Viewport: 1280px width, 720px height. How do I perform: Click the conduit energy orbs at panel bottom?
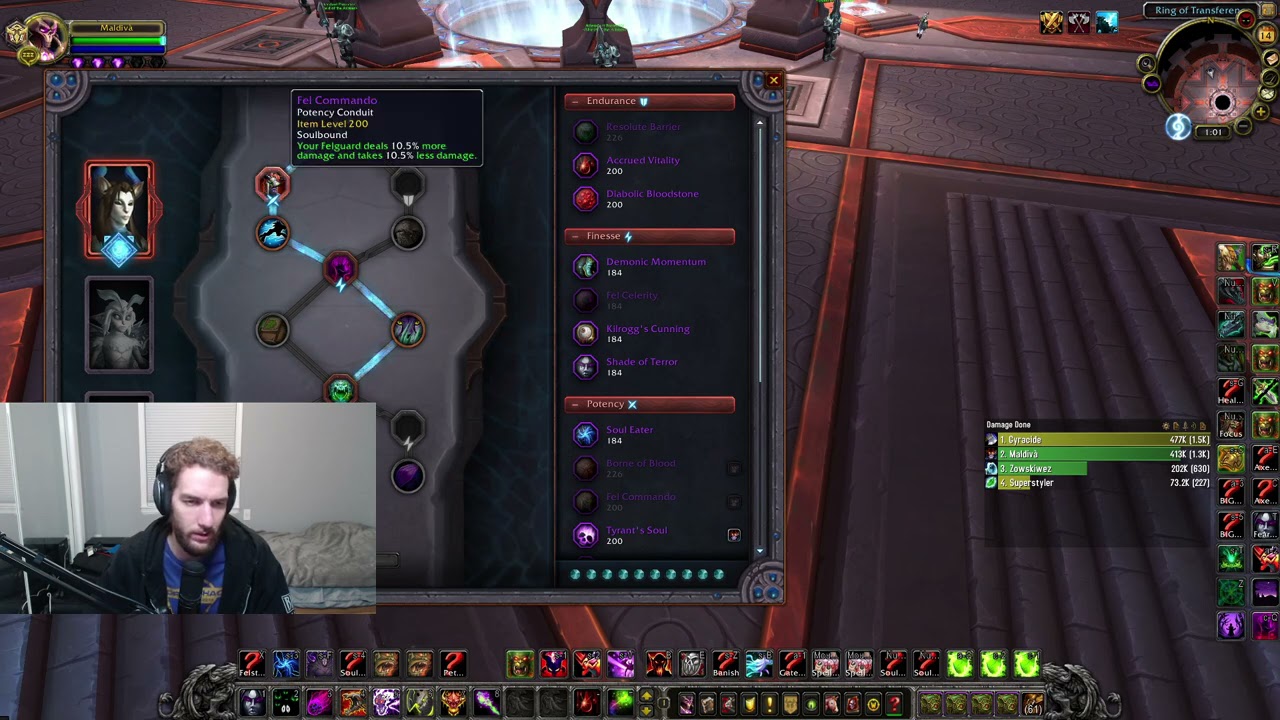pyautogui.click(x=648, y=575)
